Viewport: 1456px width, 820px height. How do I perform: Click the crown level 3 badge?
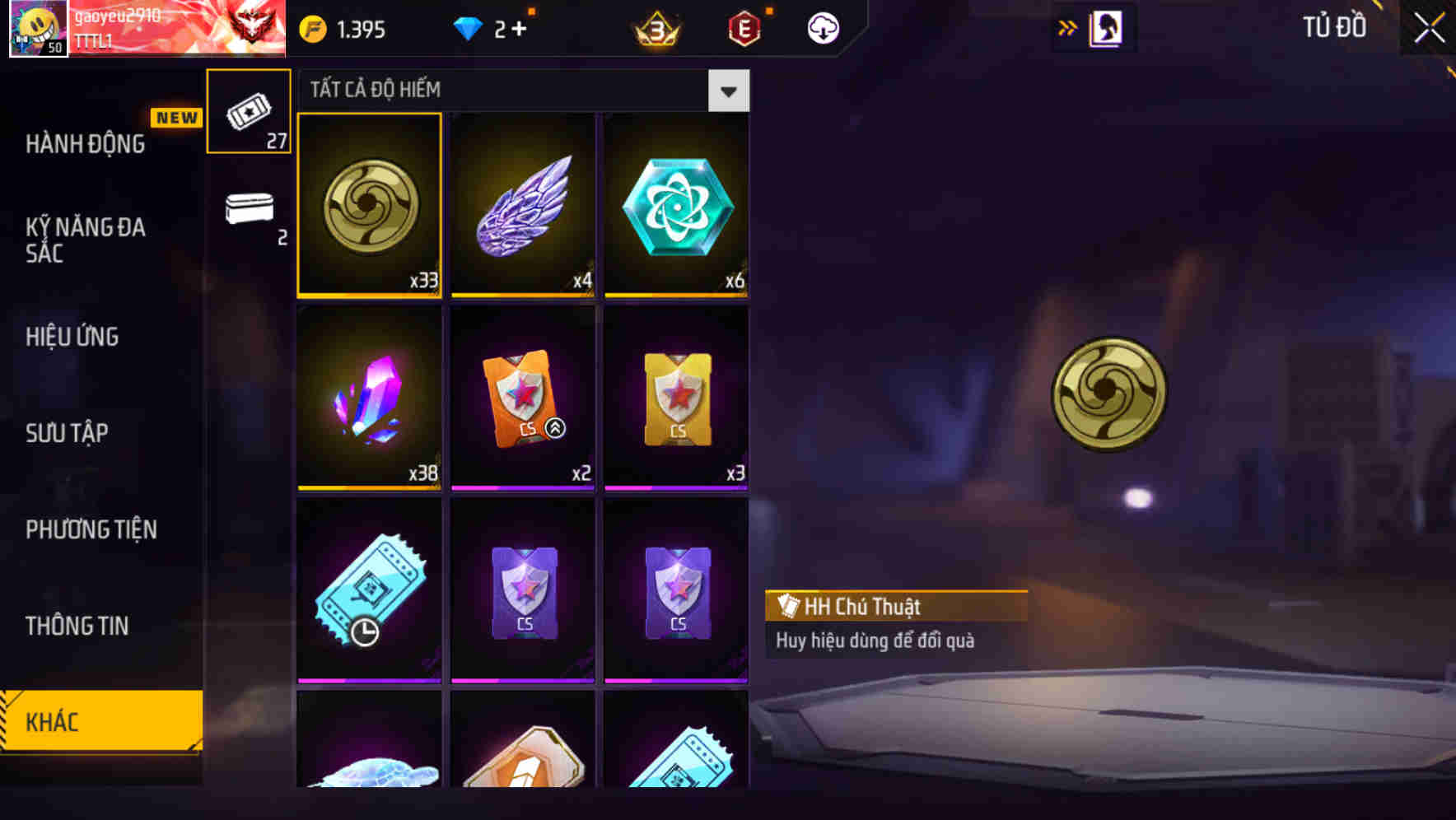(x=657, y=27)
